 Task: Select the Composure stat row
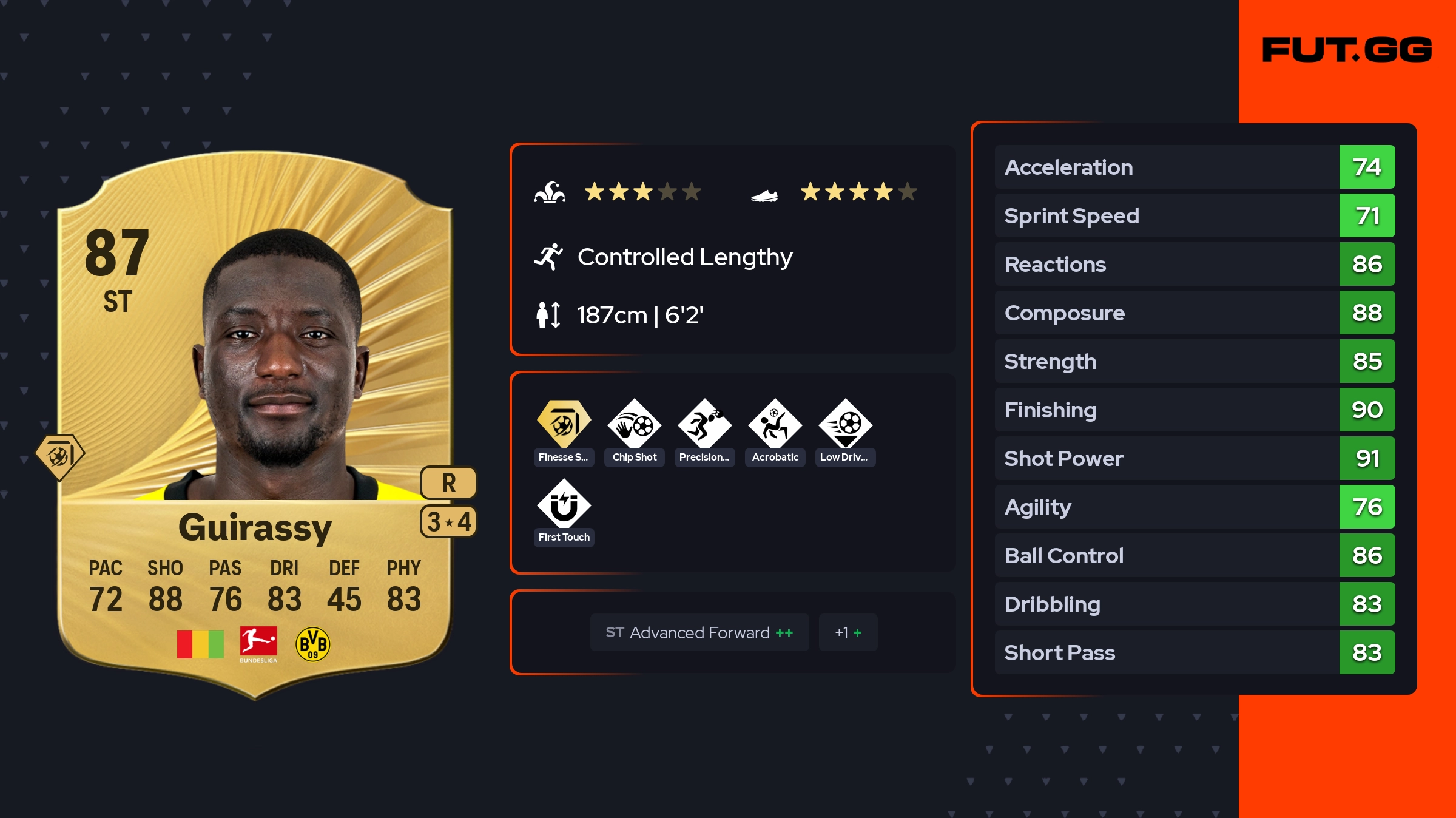[x=1194, y=313]
